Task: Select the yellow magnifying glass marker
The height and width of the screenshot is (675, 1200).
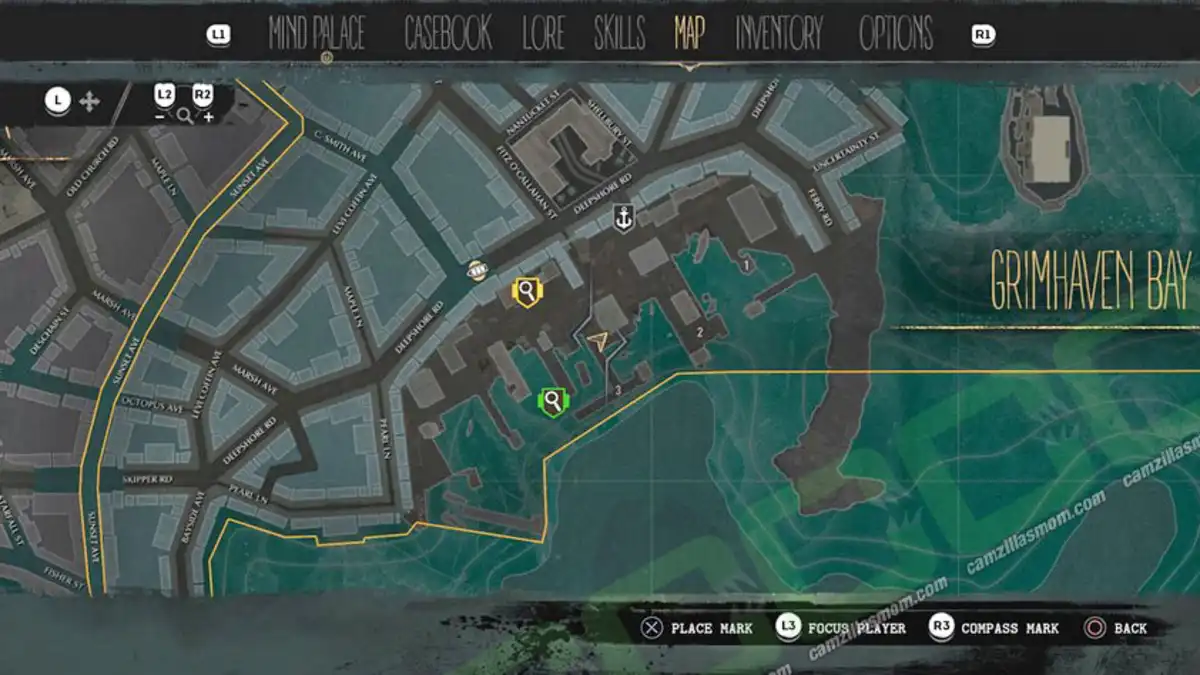Action: pos(526,292)
